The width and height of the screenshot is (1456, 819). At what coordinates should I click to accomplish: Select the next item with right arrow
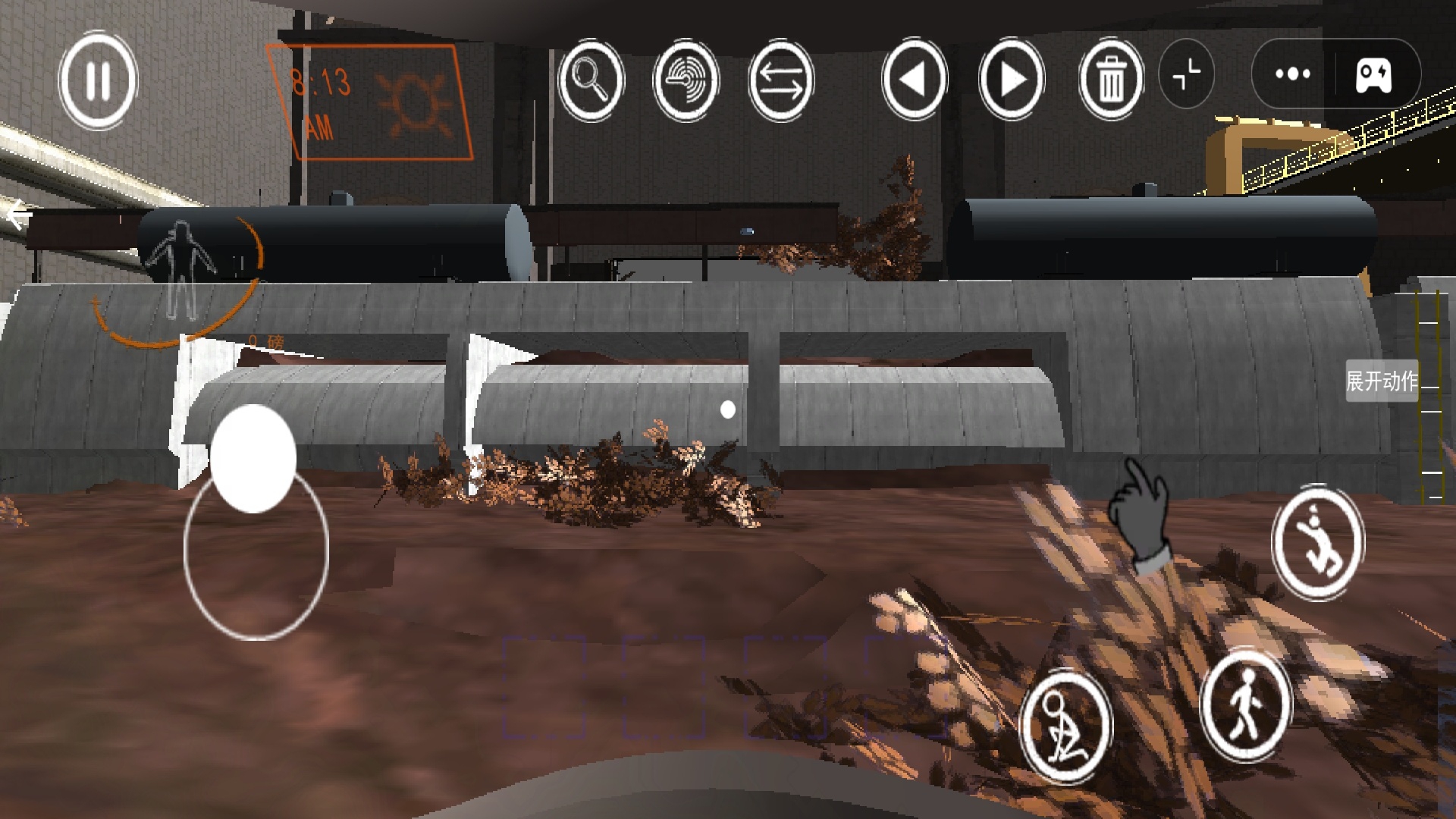1012,80
